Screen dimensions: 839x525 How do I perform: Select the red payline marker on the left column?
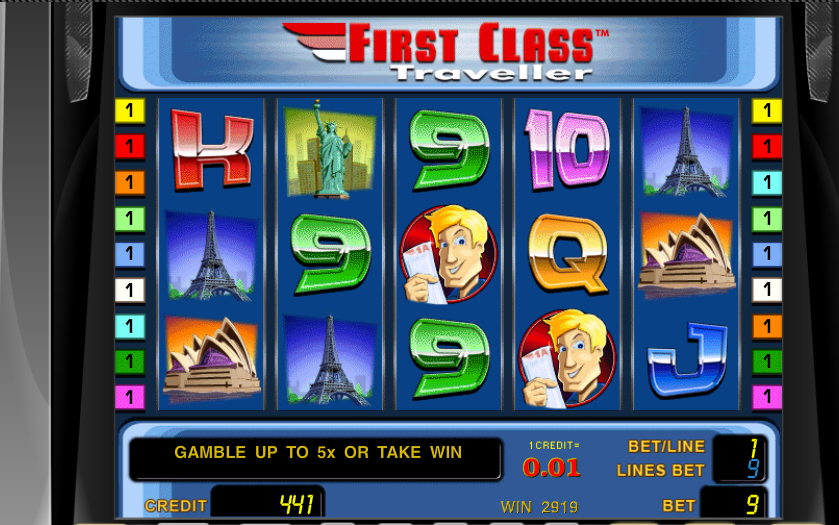[130, 147]
